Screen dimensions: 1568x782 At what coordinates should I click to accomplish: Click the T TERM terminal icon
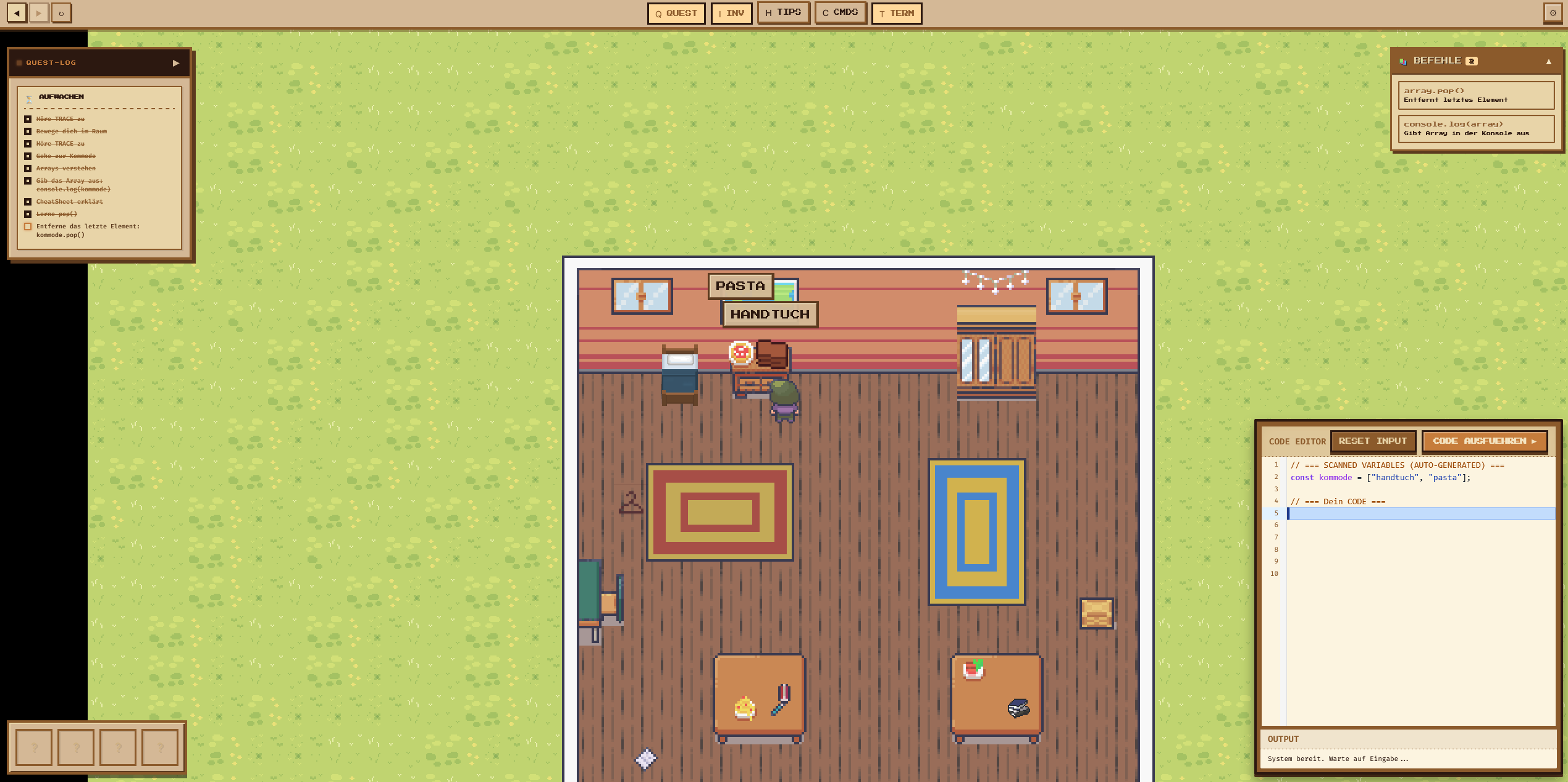click(x=897, y=12)
